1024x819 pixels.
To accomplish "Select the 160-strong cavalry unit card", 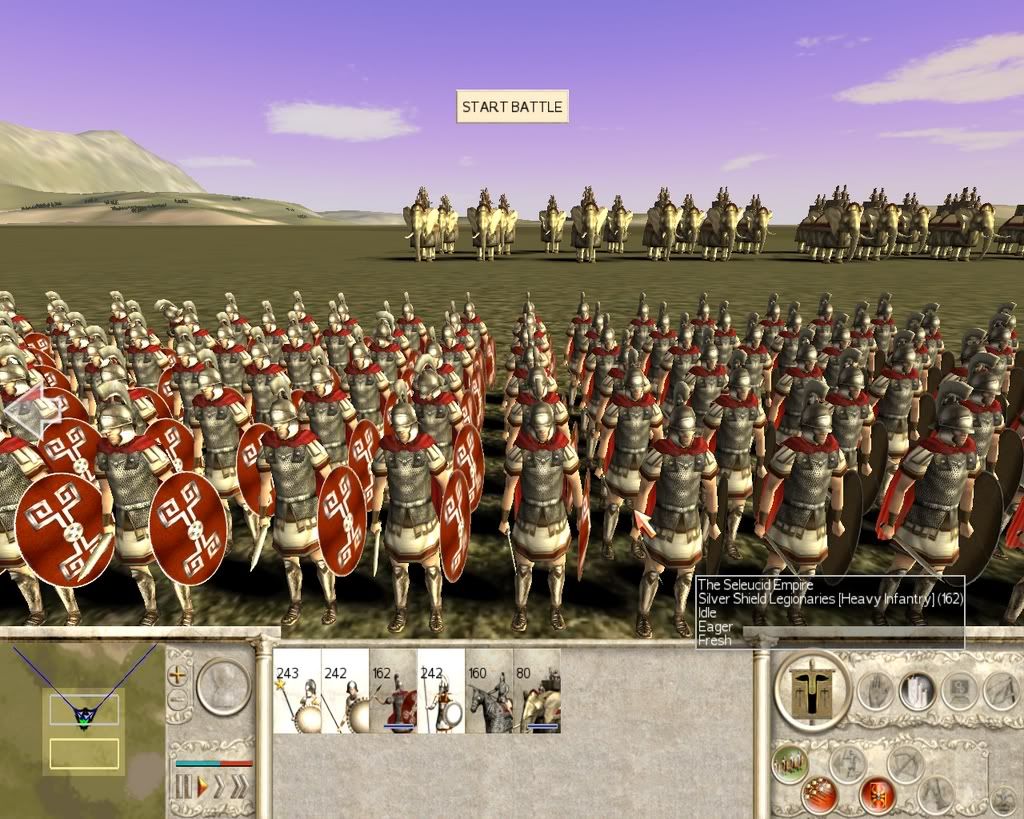I will [x=489, y=691].
